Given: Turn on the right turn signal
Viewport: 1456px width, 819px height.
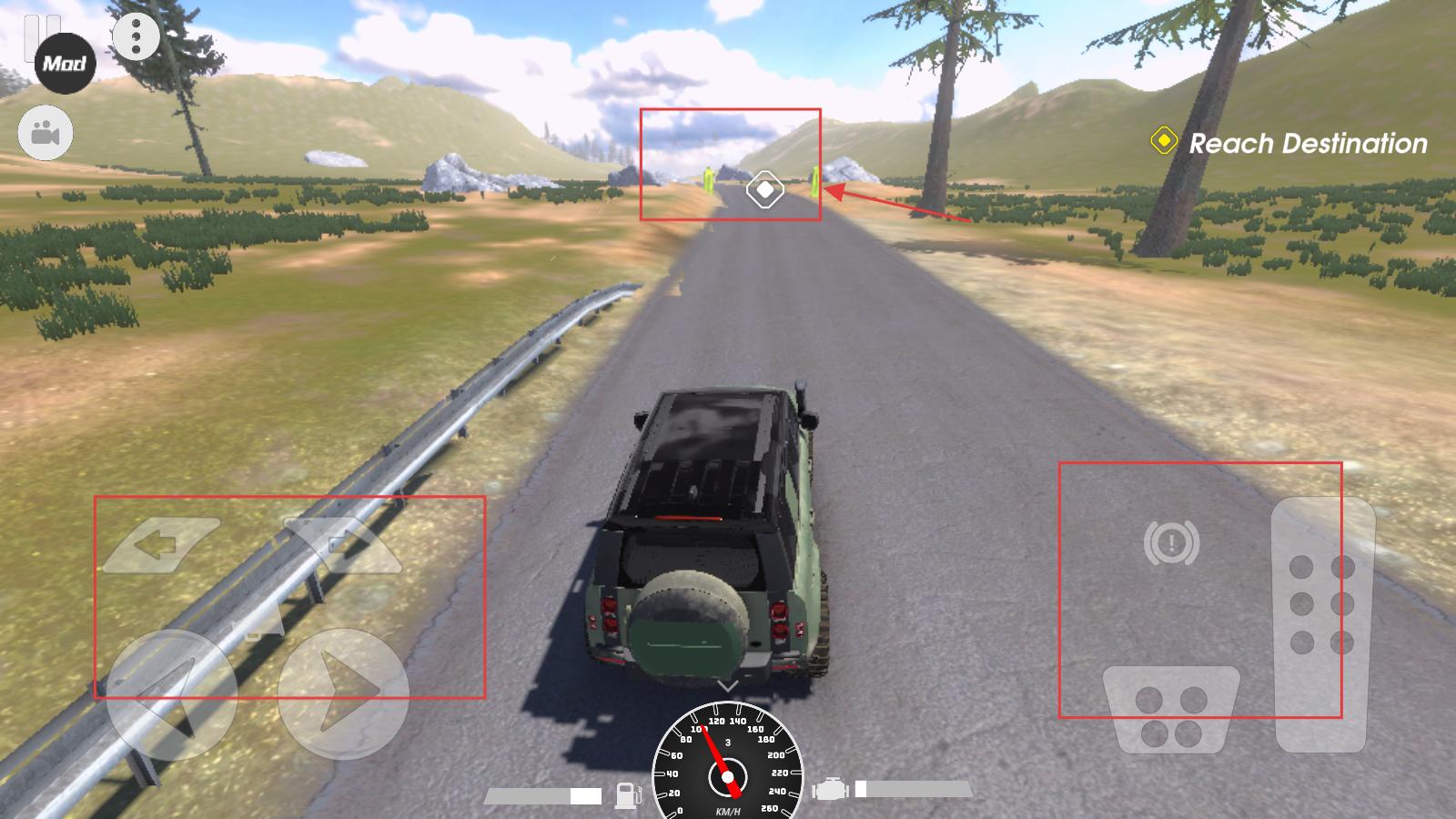Looking at the screenshot, I should coord(344,544).
